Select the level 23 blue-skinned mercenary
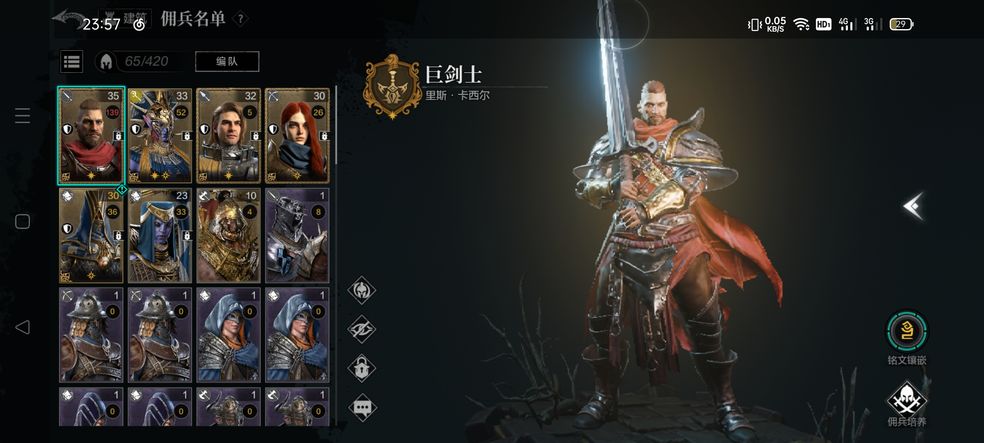The width and height of the screenshot is (984, 443). tap(160, 235)
